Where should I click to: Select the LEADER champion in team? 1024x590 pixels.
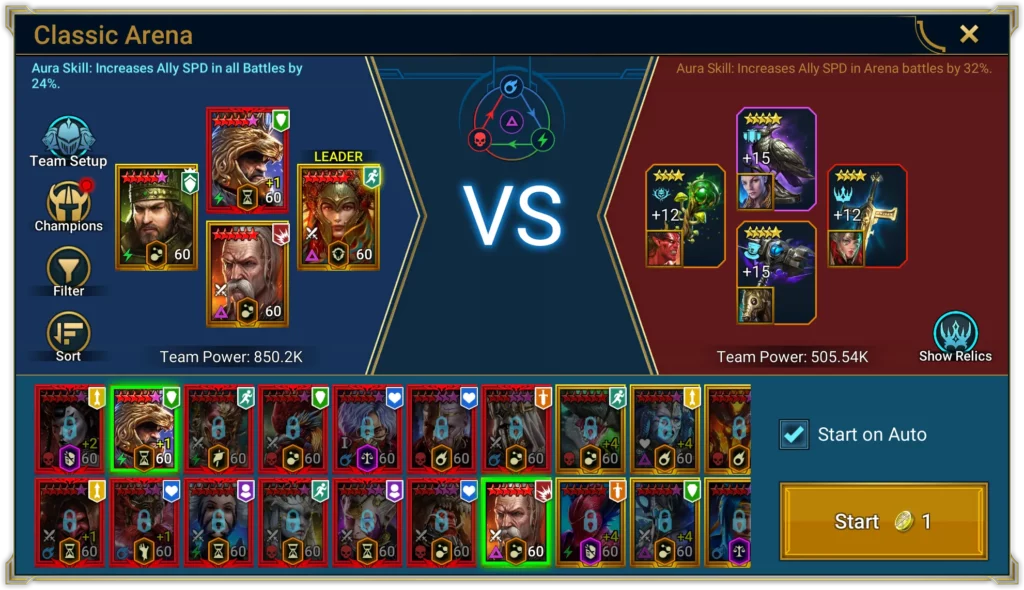tap(339, 217)
